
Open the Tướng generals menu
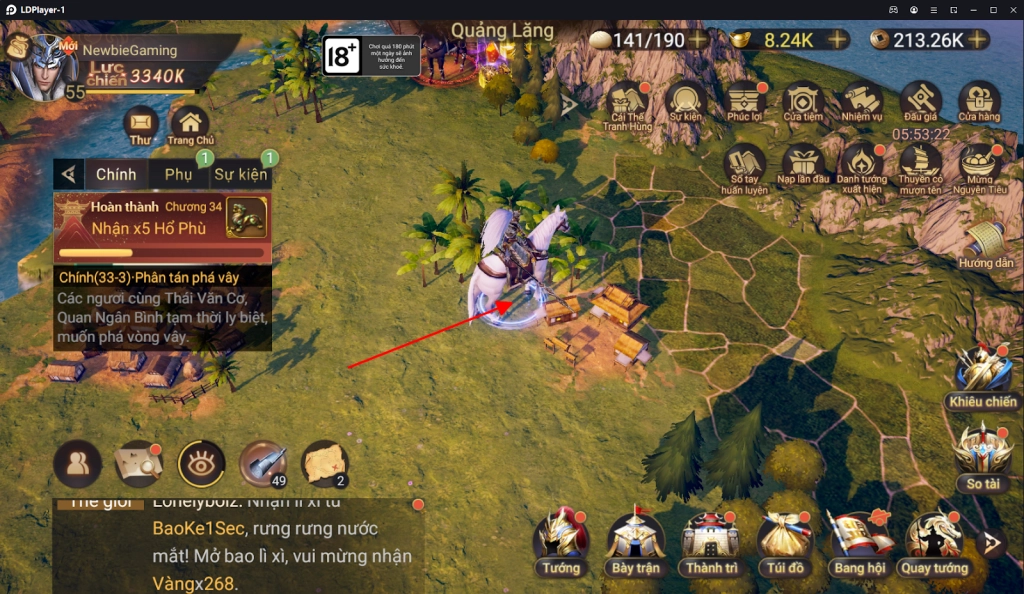(560, 541)
